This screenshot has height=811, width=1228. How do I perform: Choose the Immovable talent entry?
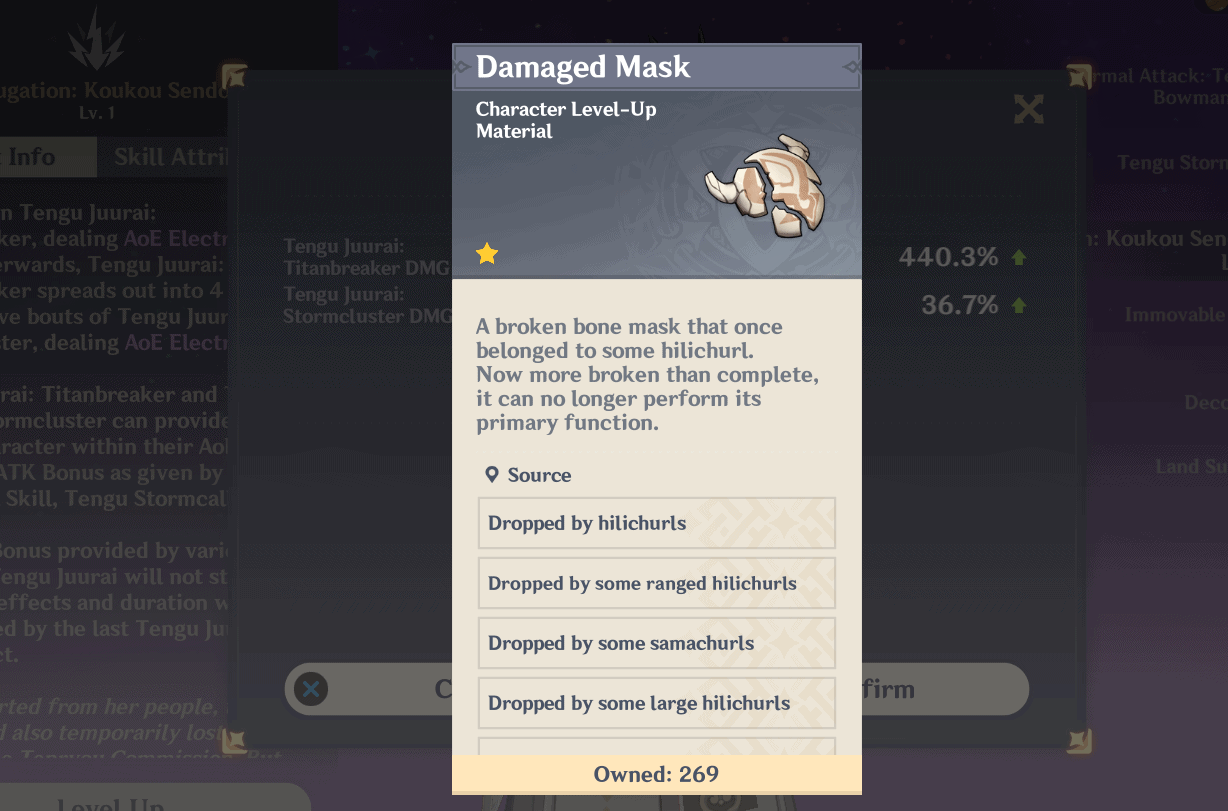(x=1176, y=315)
